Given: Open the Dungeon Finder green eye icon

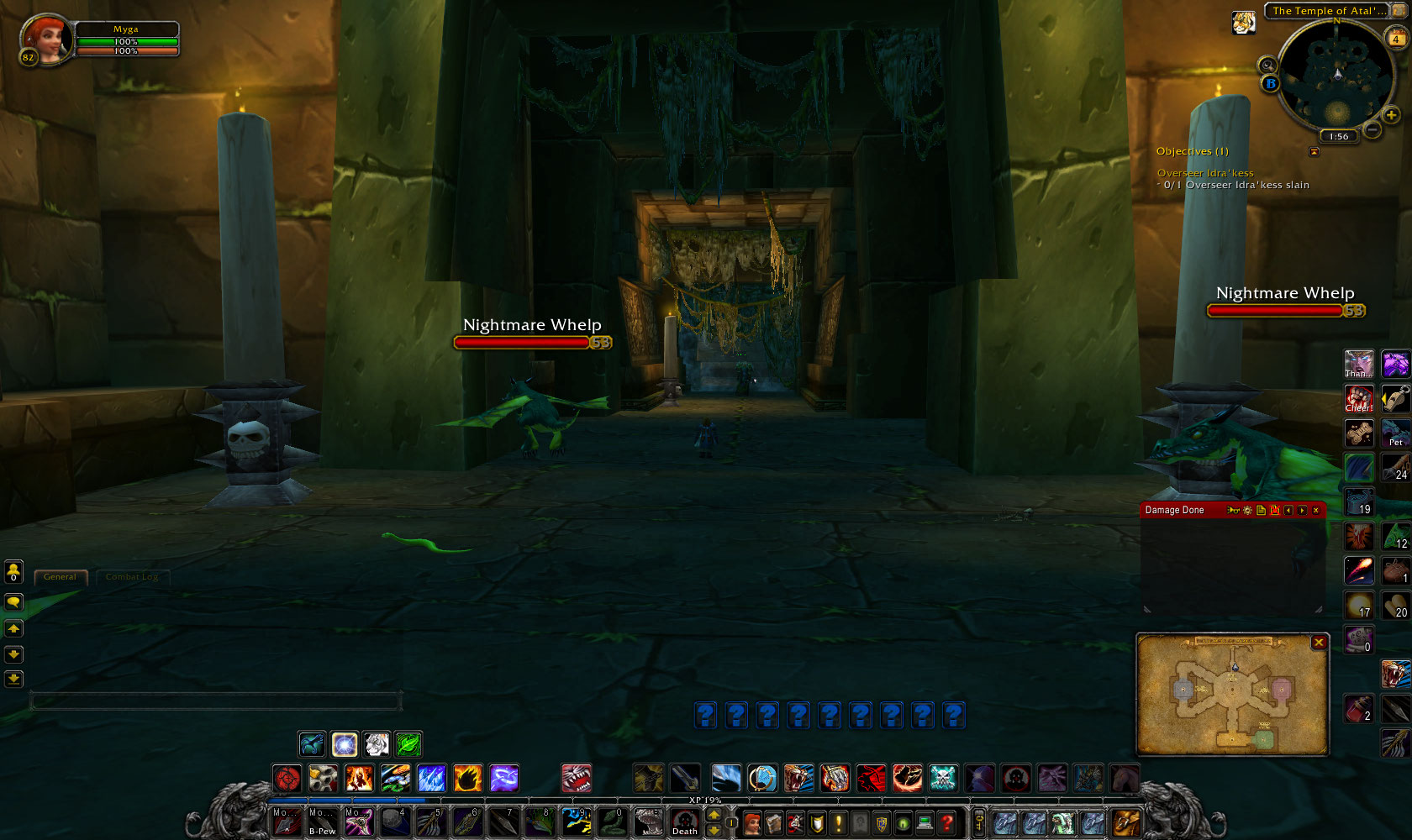Looking at the screenshot, I should coord(902,824).
